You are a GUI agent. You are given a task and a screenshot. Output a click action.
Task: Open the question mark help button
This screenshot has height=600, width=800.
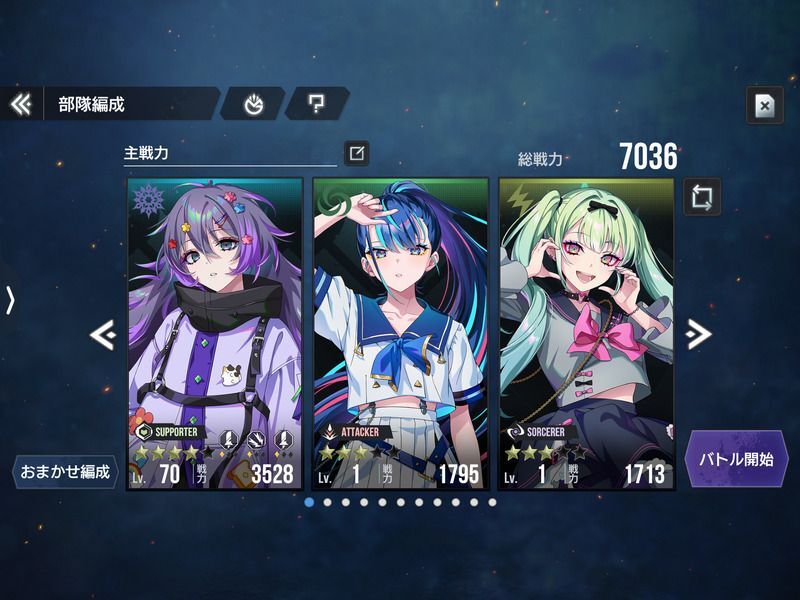click(316, 103)
